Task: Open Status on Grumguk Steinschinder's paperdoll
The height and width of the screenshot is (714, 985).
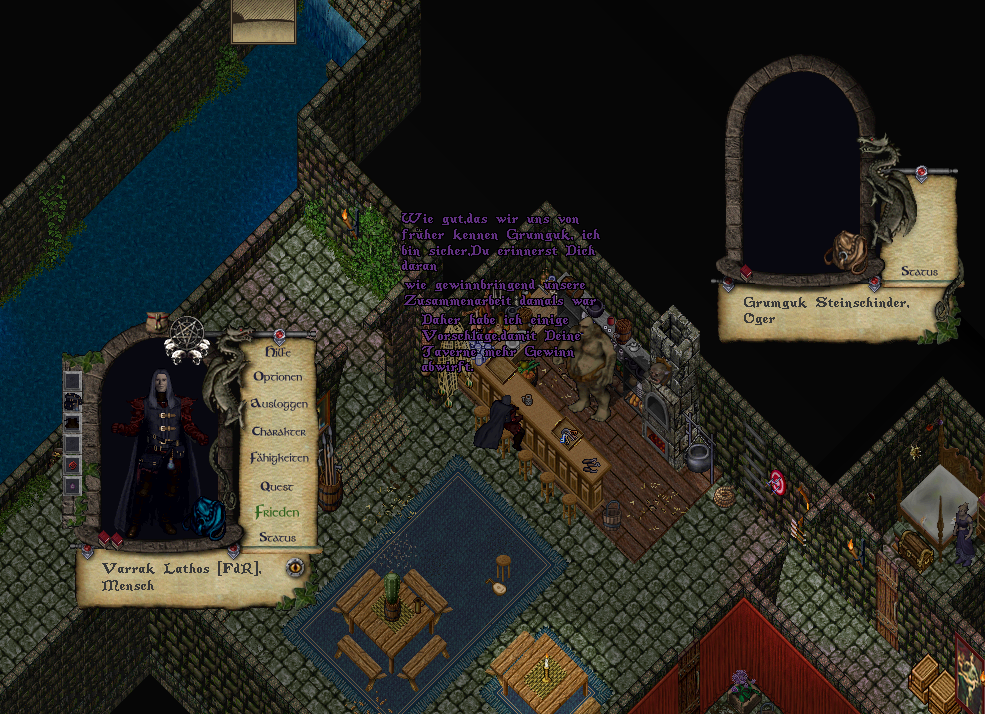Action: tap(919, 271)
